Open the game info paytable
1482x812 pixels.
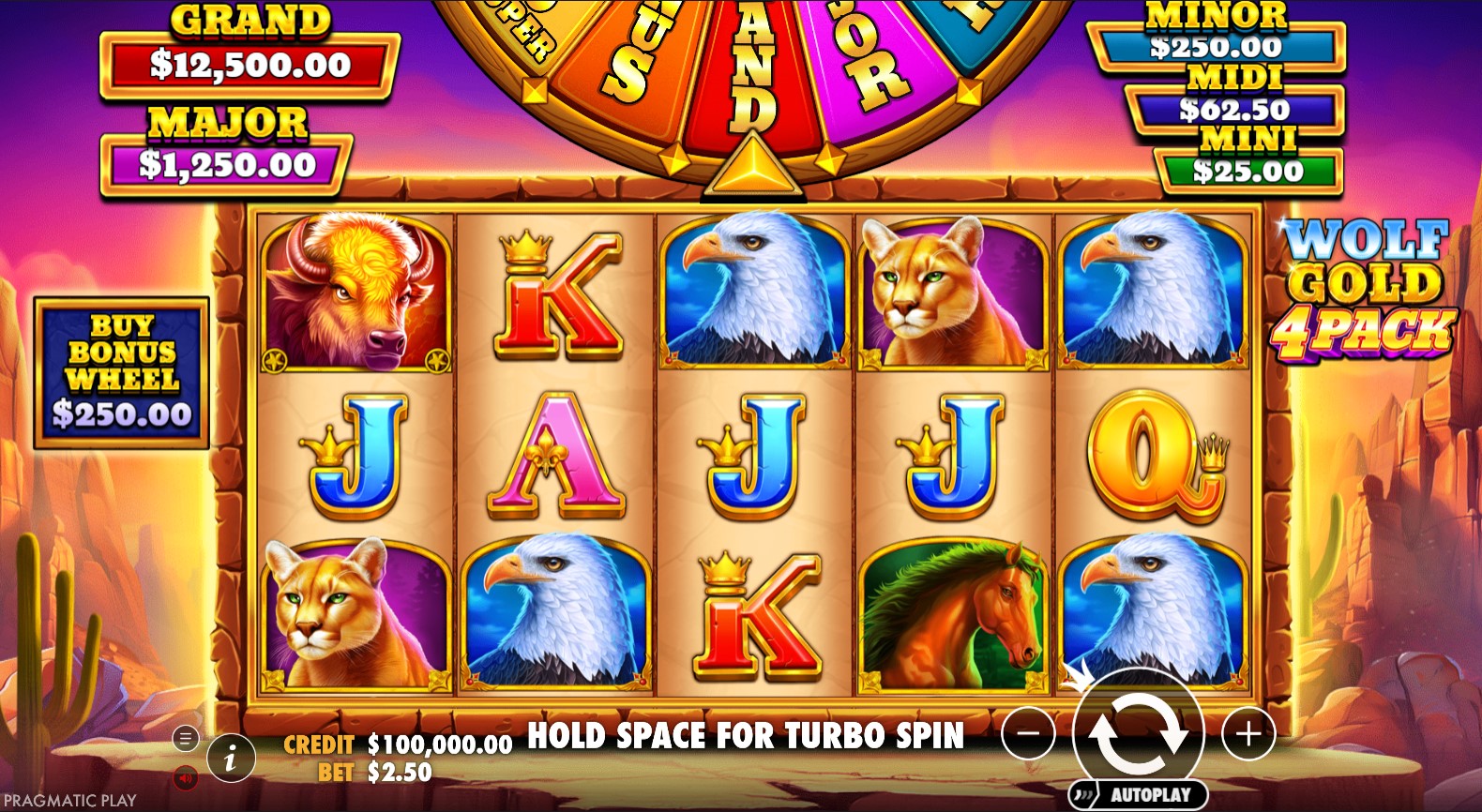(231, 756)
